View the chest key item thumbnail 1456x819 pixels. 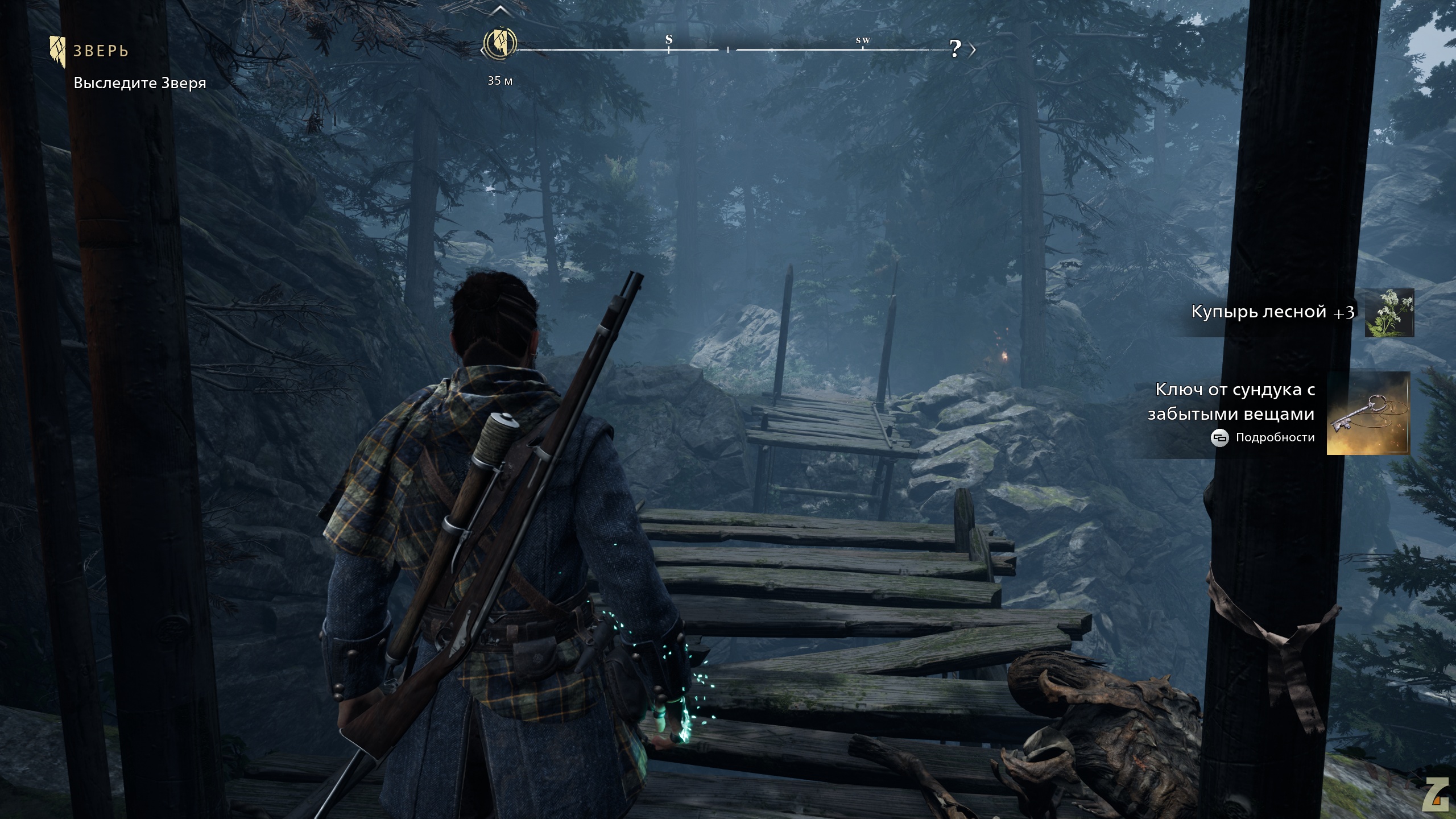pos(1368,413)
